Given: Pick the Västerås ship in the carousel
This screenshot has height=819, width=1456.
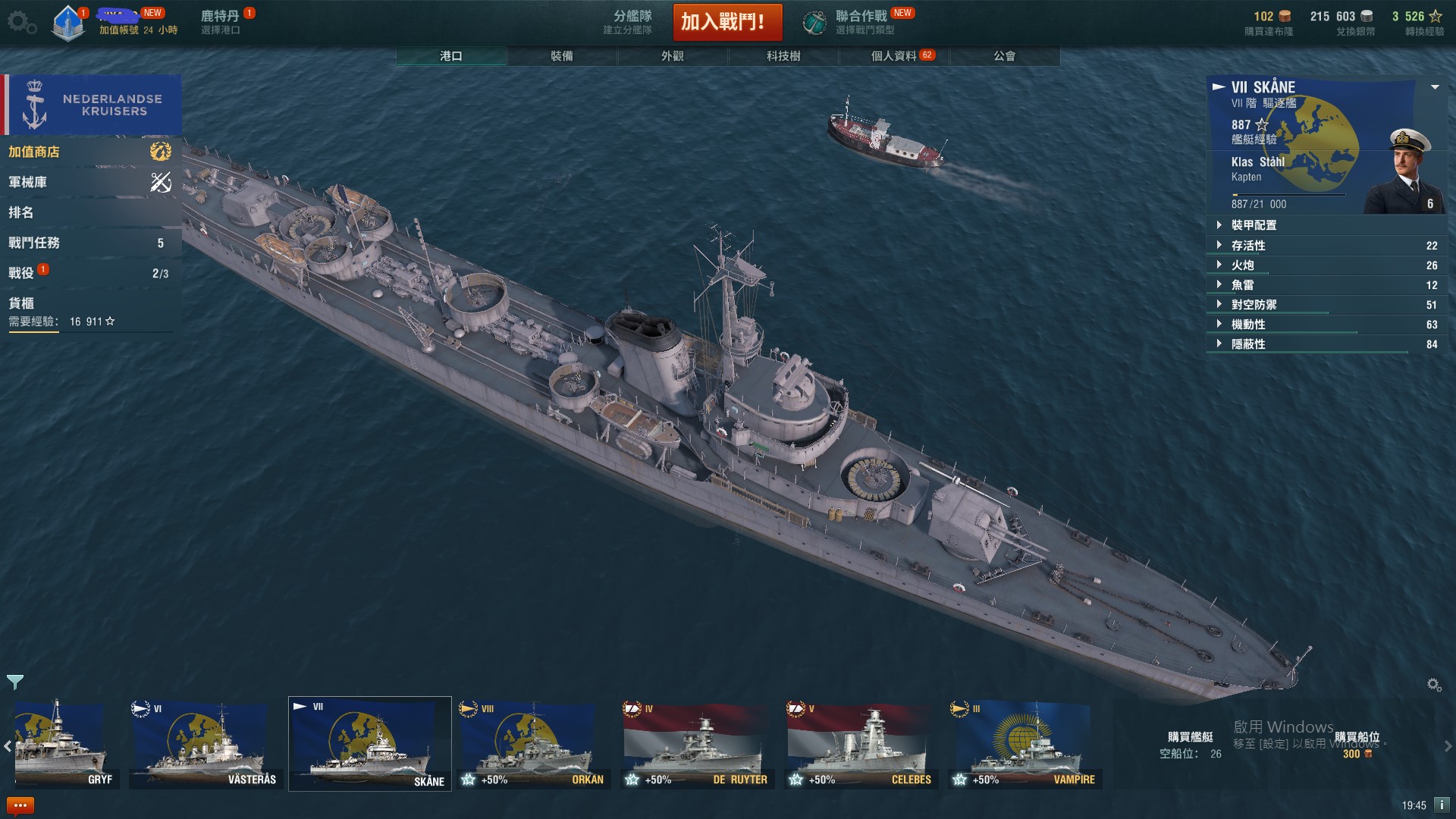Looking at the screenshot, I should [x=206, y=745].
